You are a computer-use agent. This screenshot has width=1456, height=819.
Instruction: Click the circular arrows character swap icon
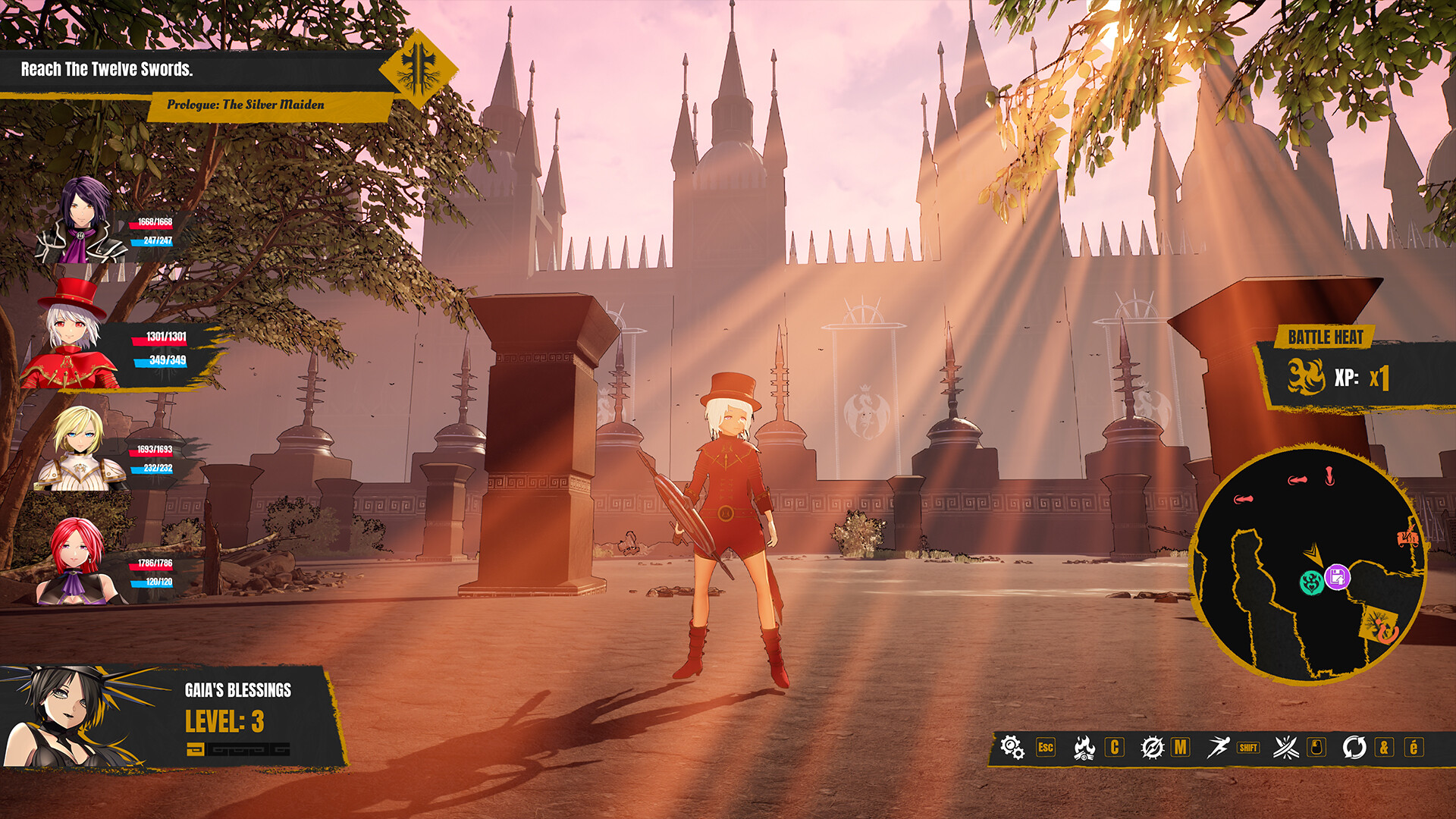(x=1354, y=748)
